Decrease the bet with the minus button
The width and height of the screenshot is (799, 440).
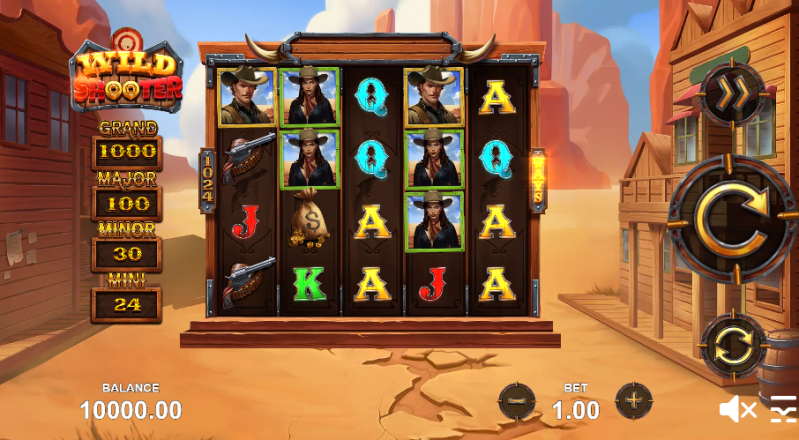517,401
